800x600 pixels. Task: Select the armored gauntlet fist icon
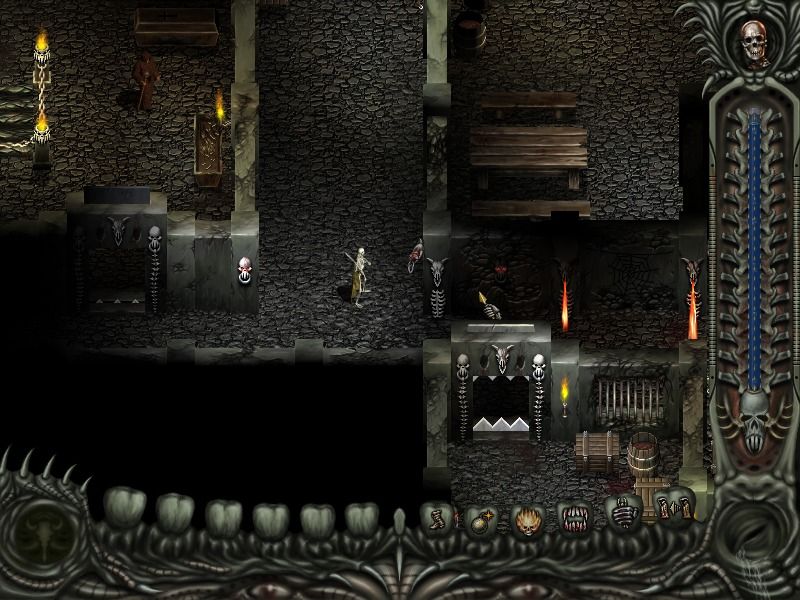pos(622,512)
